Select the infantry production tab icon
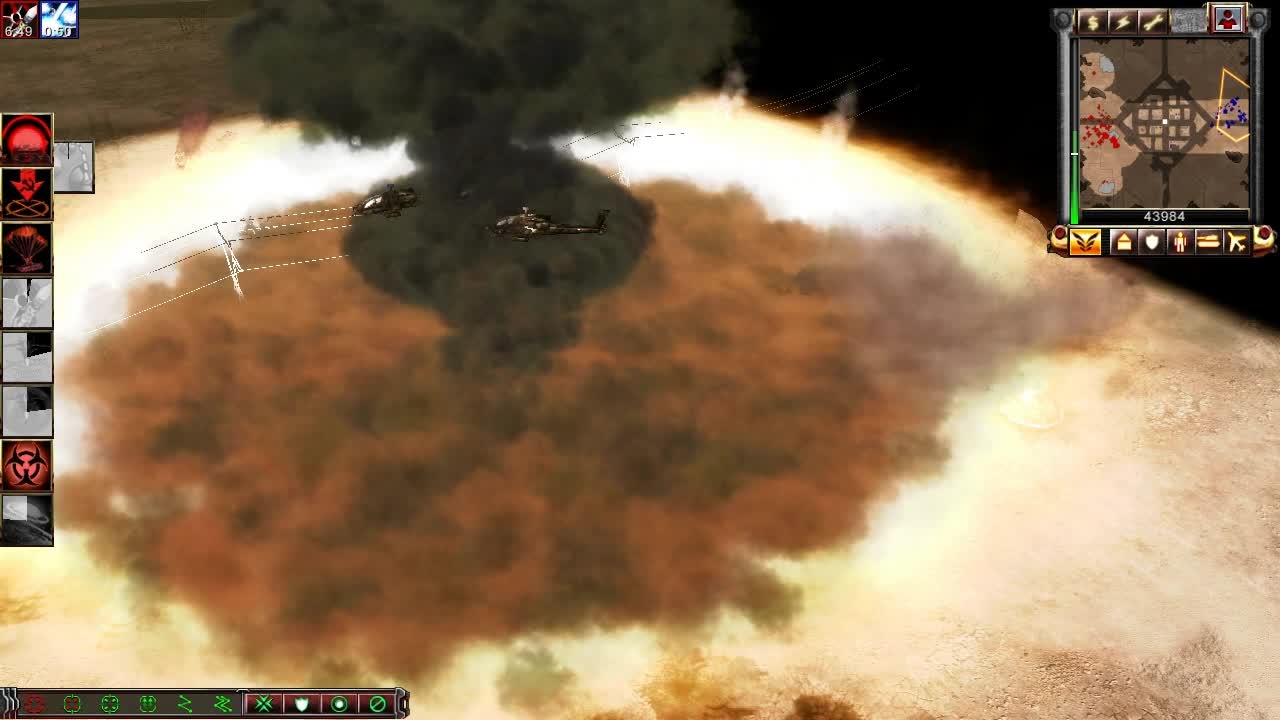The height and width of the screenshot is (720, 1280). point(1178,241)
